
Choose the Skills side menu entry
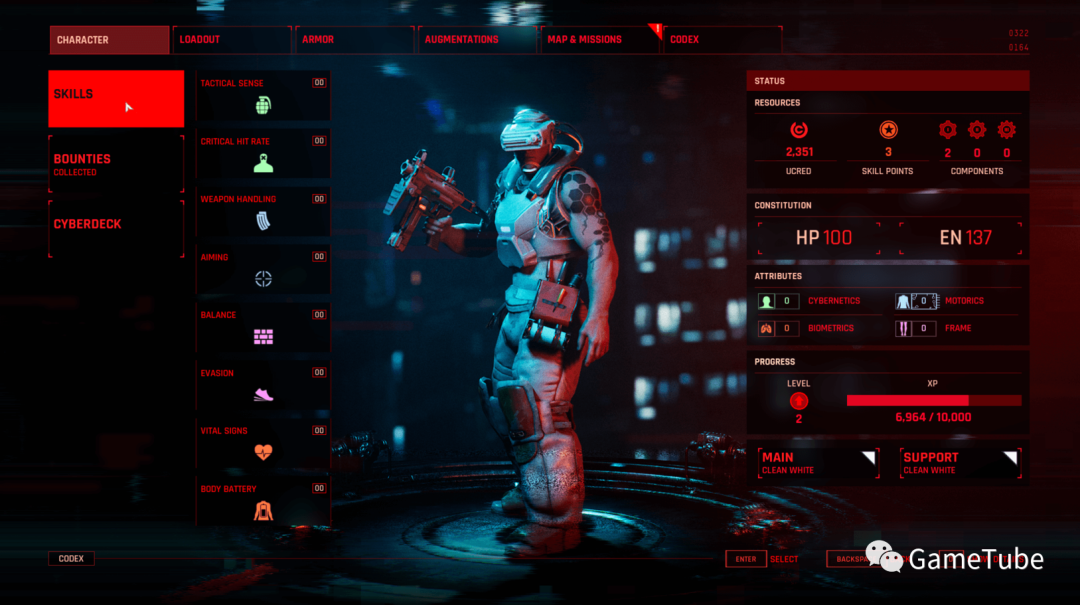tap(116, 98)
